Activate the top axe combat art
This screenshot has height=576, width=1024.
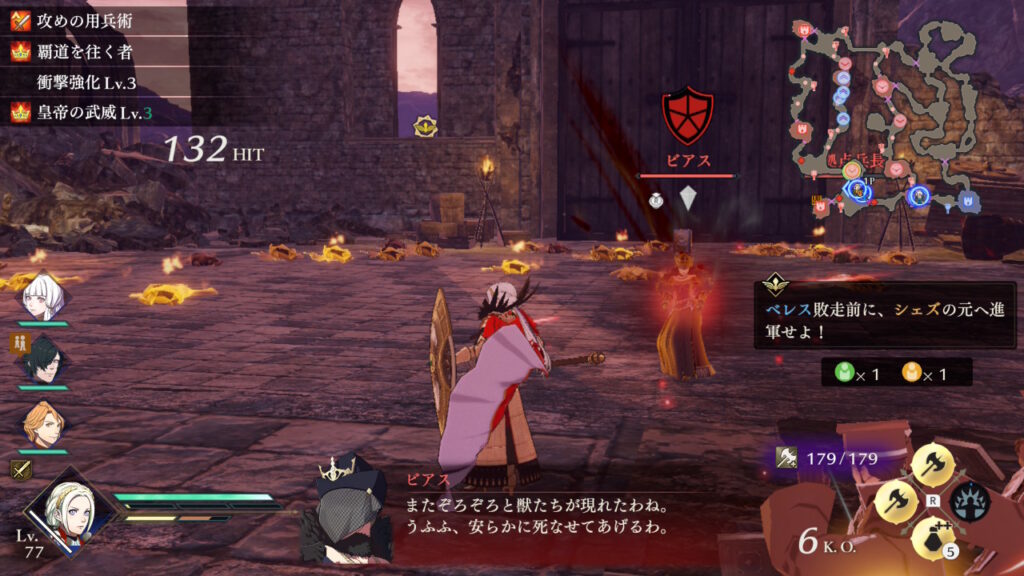pyautogui.click(x=932, y=465)
